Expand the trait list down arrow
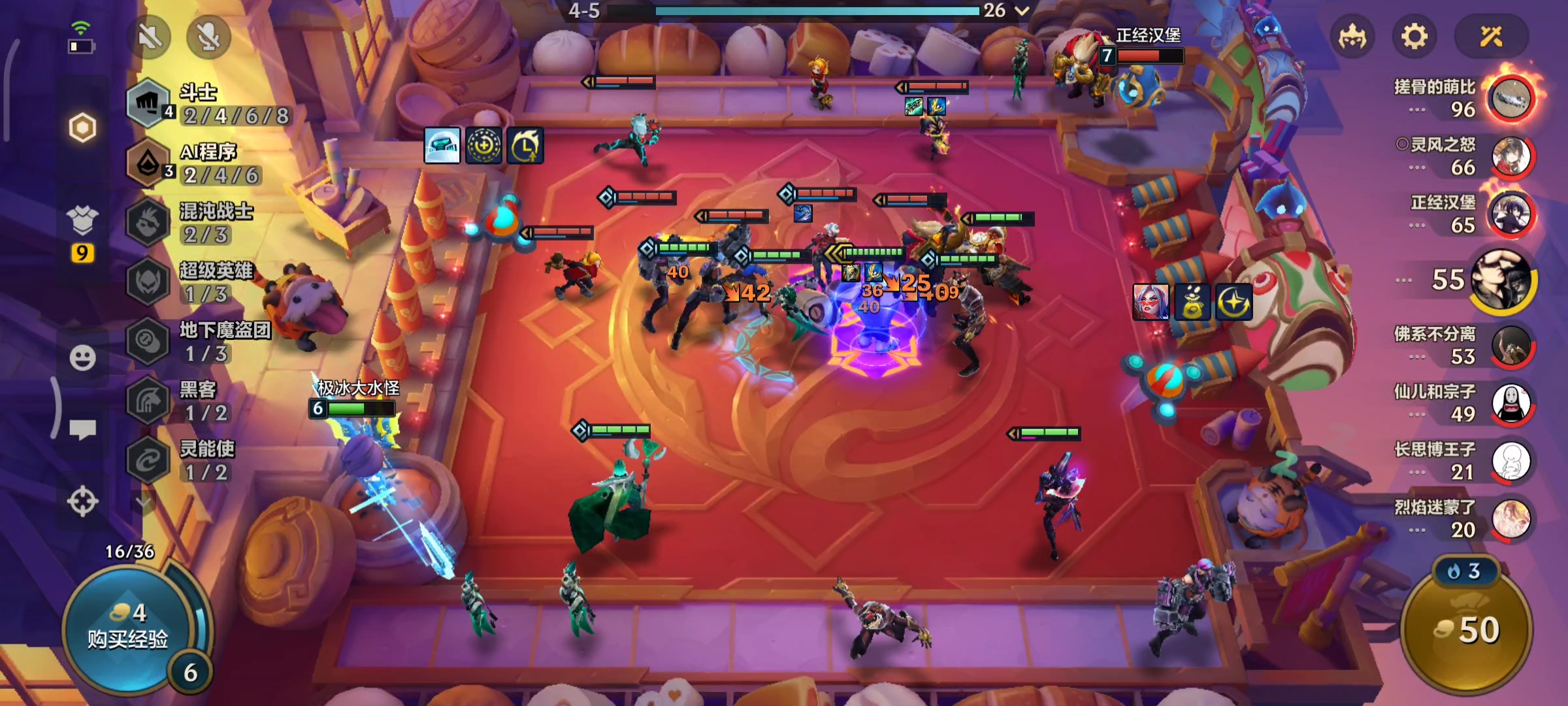Viewport: 1568px width, 706px height. click(x=144, y=502)
